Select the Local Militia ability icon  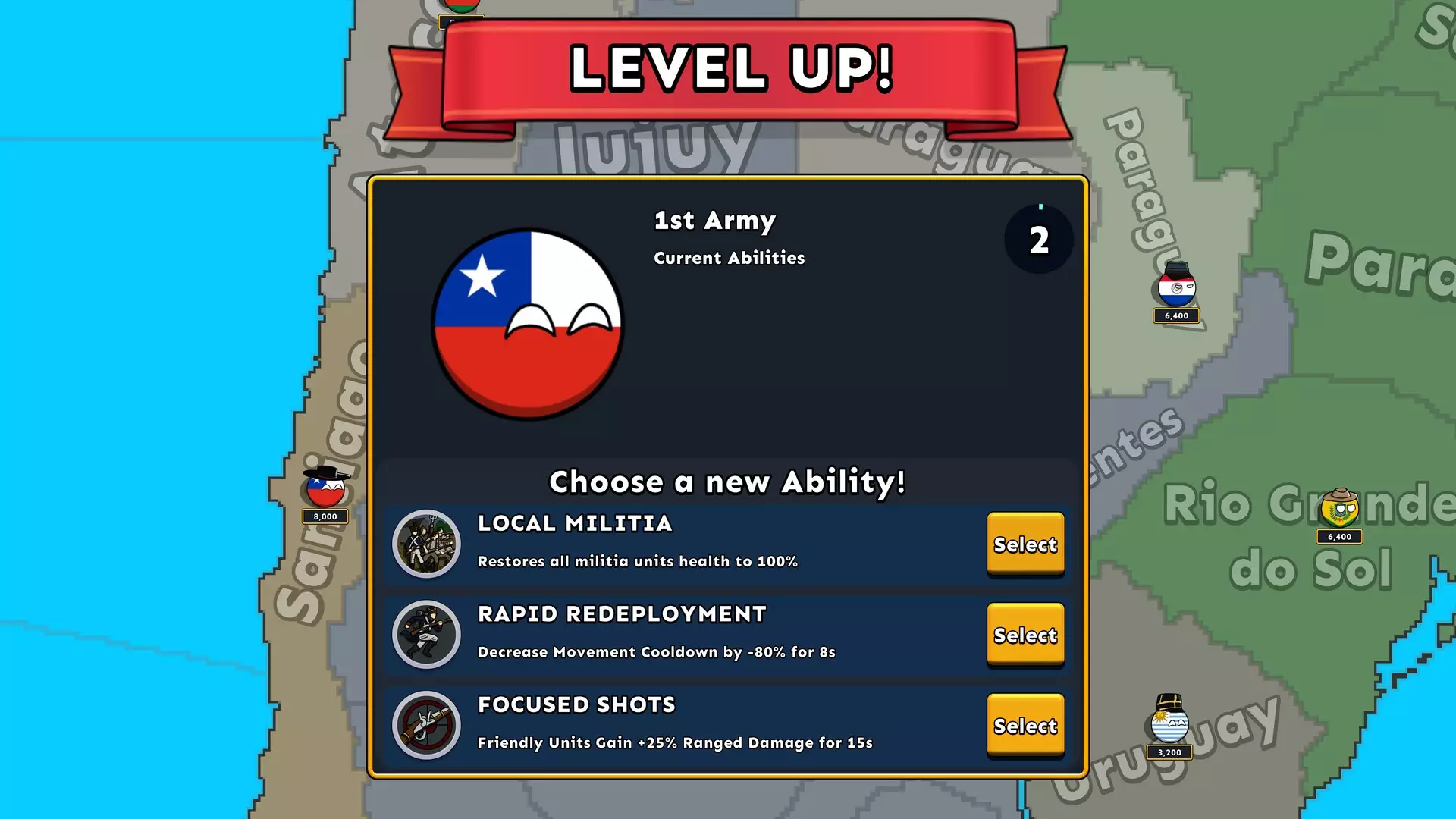[426, 544]
